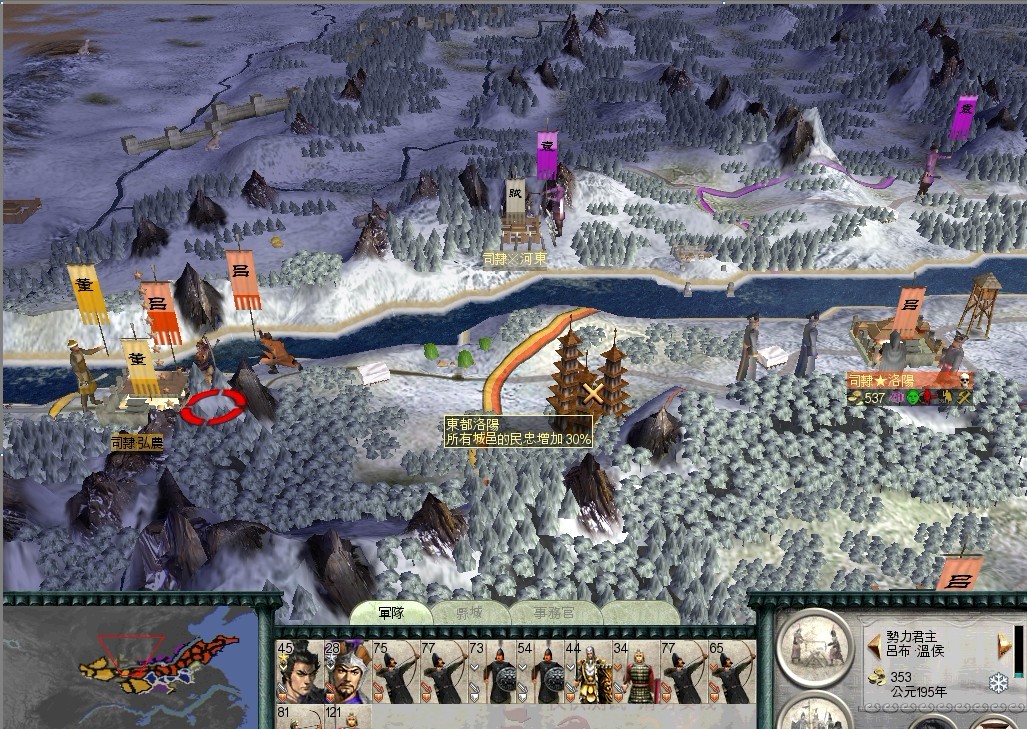The height and width of the screenshot is (729, 1027).
Task: Click the left arrow beside 勢力君主
Action: point(873,645)
